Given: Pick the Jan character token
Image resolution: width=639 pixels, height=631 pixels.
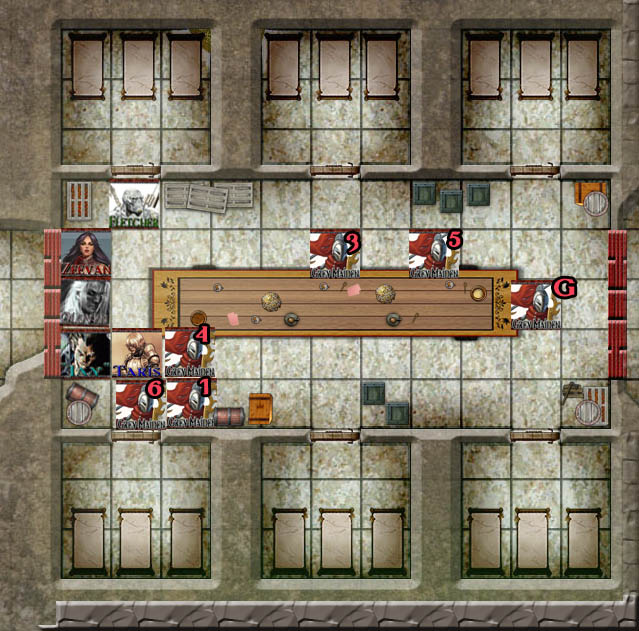Looking at the screenshot, I should point(86,354).
